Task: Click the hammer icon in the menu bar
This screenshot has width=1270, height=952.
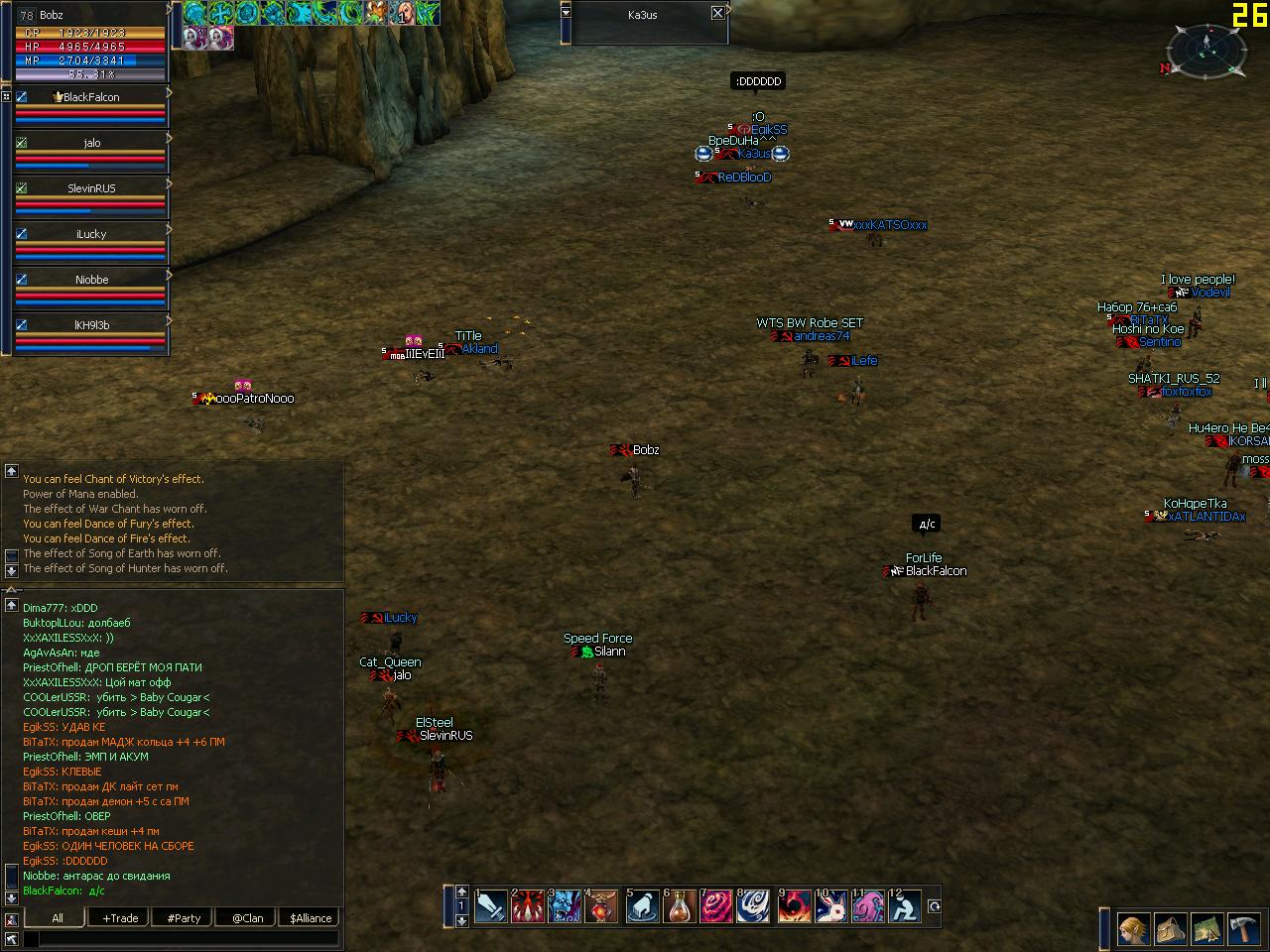Action: click(x=1244, y=929)
